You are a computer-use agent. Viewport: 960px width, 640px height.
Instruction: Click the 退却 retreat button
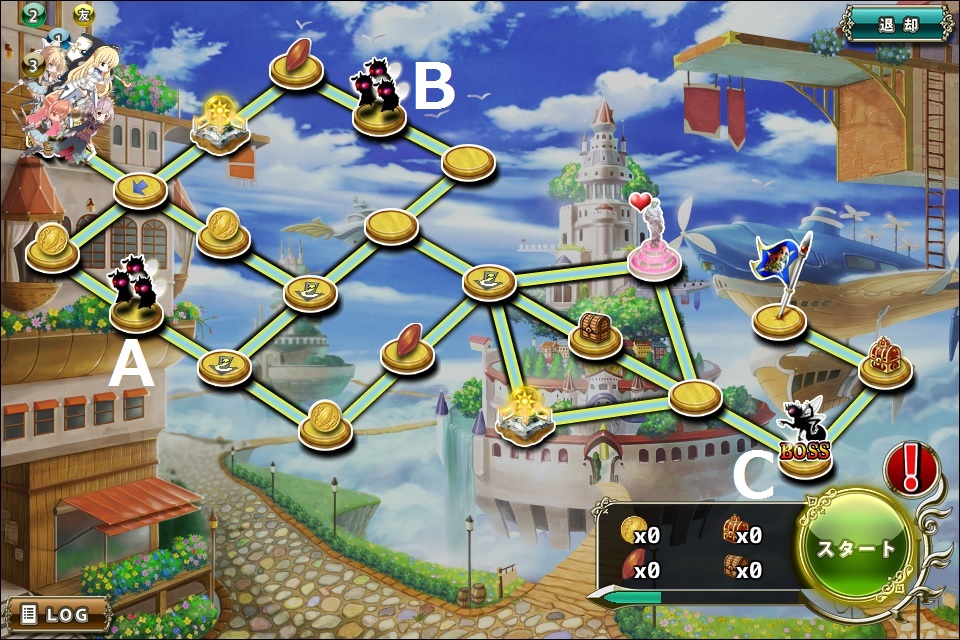point(895,24)
